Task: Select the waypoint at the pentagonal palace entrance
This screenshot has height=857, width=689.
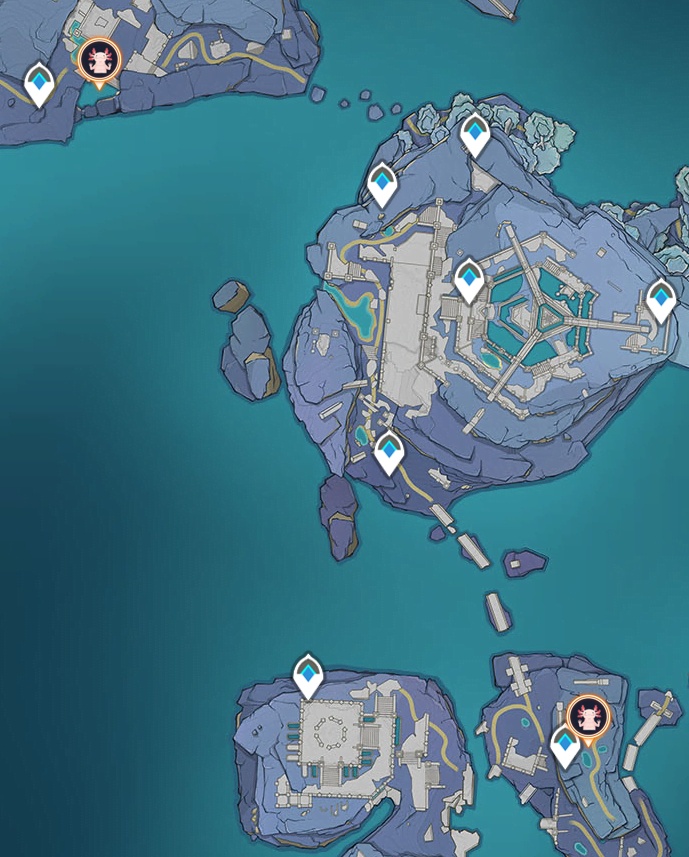Action: pos(469,279)
